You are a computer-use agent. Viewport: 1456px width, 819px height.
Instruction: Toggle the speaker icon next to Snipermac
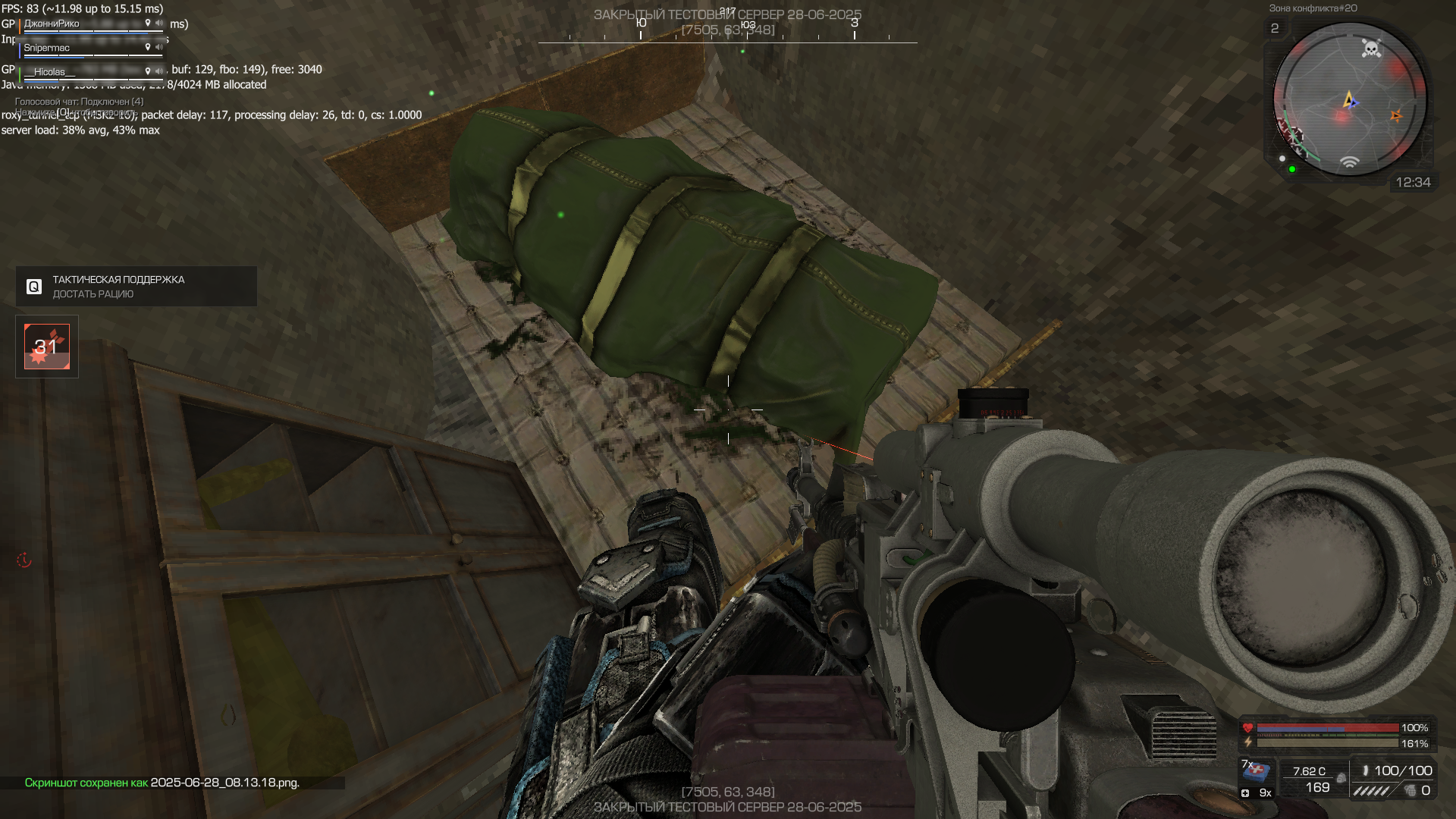click(159, 48)
